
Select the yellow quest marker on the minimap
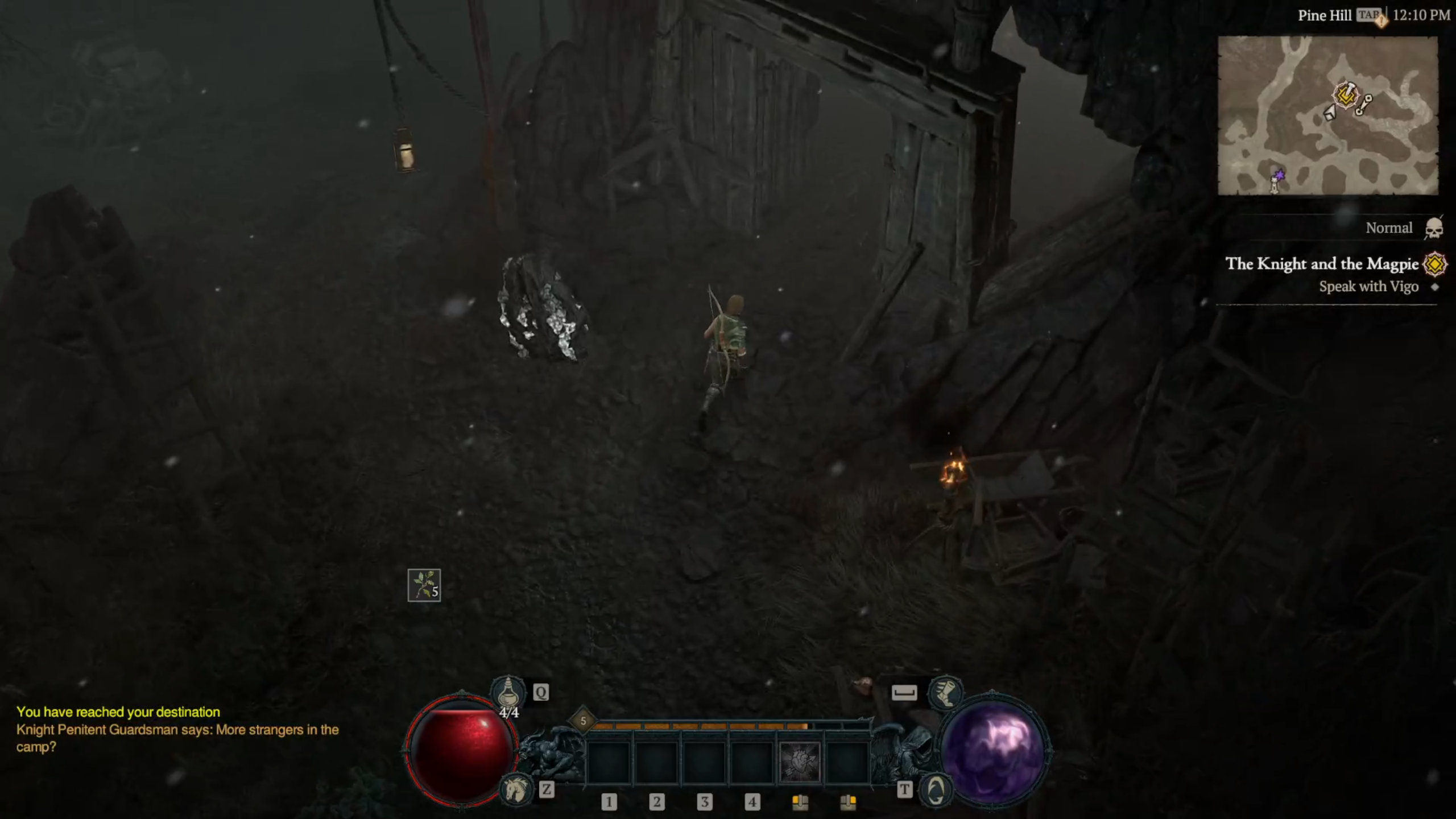click(1346, 94)
